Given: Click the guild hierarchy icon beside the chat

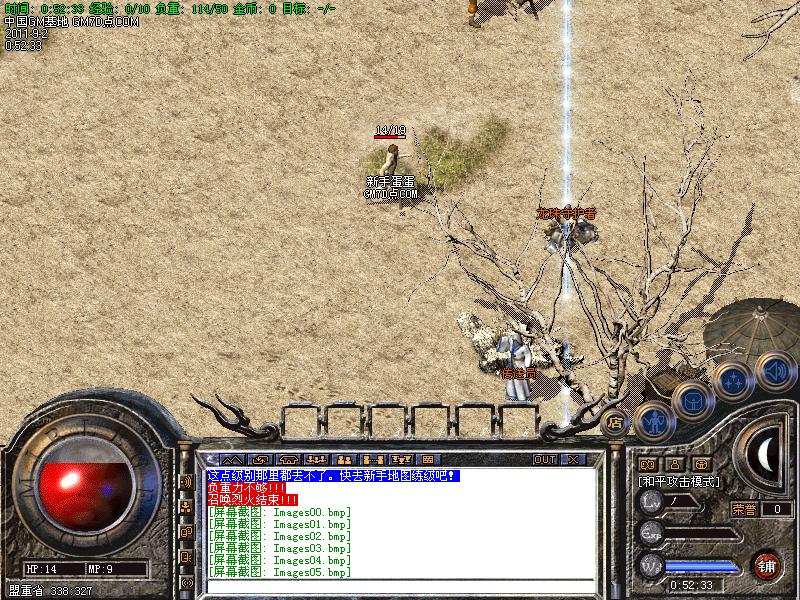Looking at the screenshot, I should 187,506.
